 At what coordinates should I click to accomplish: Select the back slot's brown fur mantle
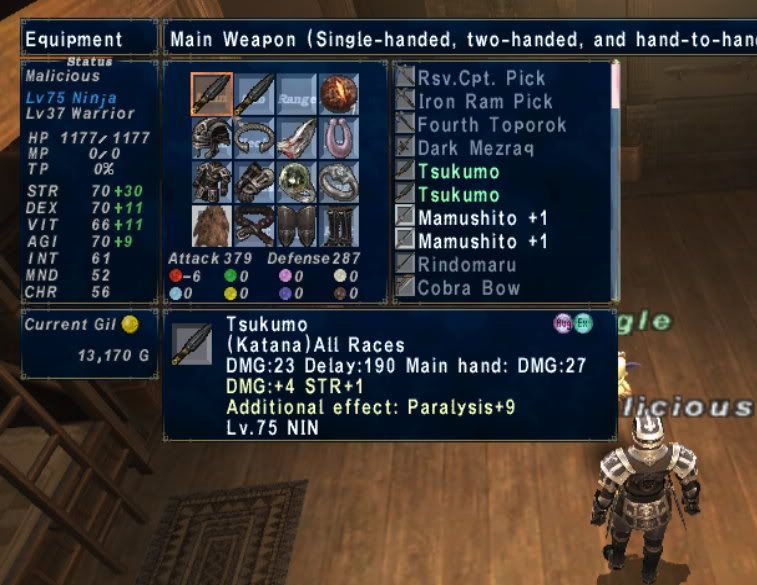211,225
